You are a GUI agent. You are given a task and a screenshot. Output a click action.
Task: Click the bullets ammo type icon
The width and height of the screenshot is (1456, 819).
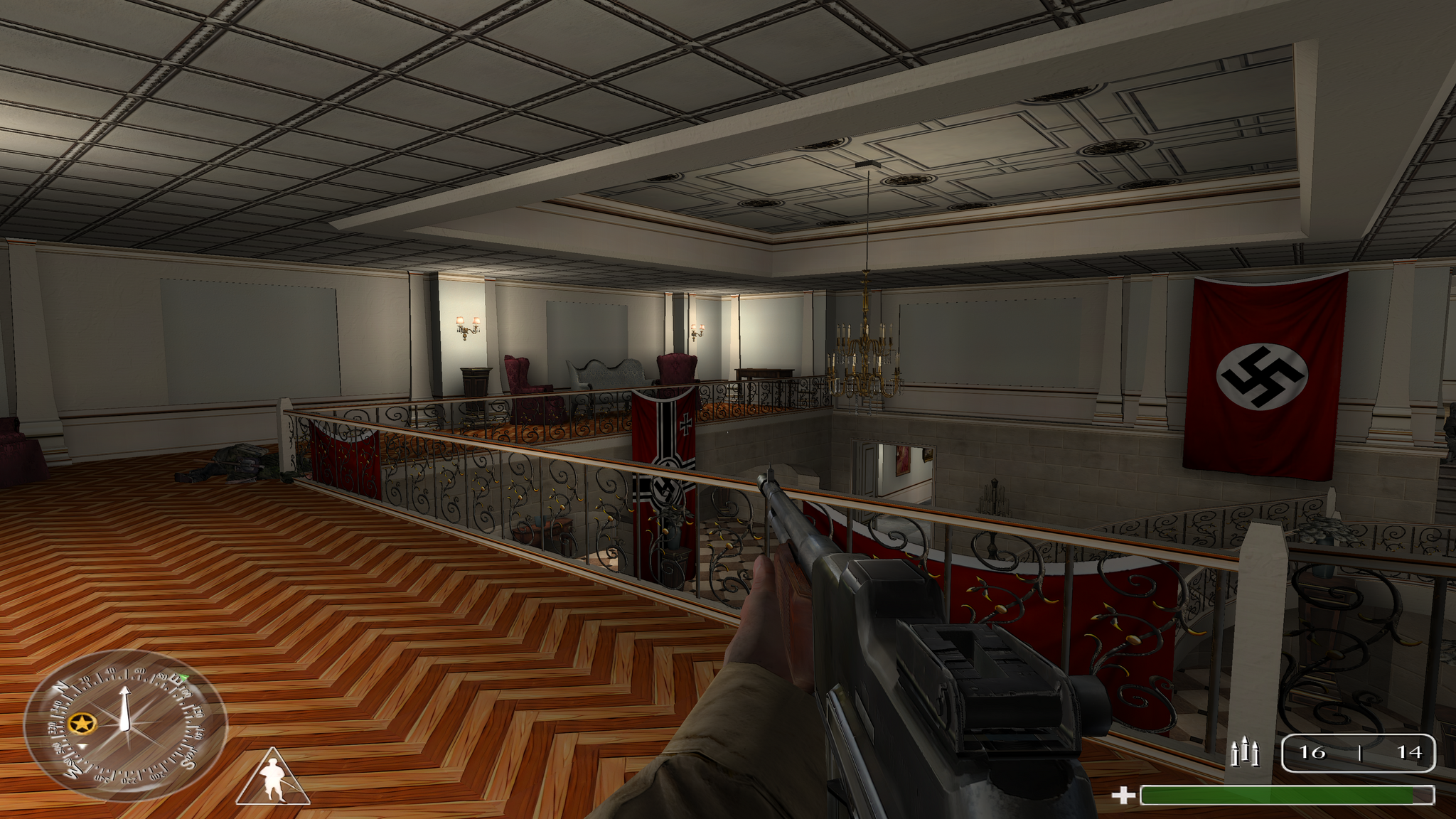[x=1245, y=753]
